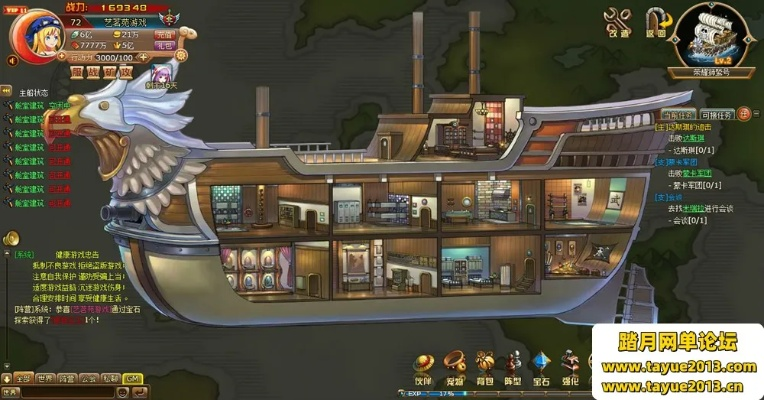The image size is (764, 400).
Task: Open the 宝石 gem menu
Action: tap(542, 363)
